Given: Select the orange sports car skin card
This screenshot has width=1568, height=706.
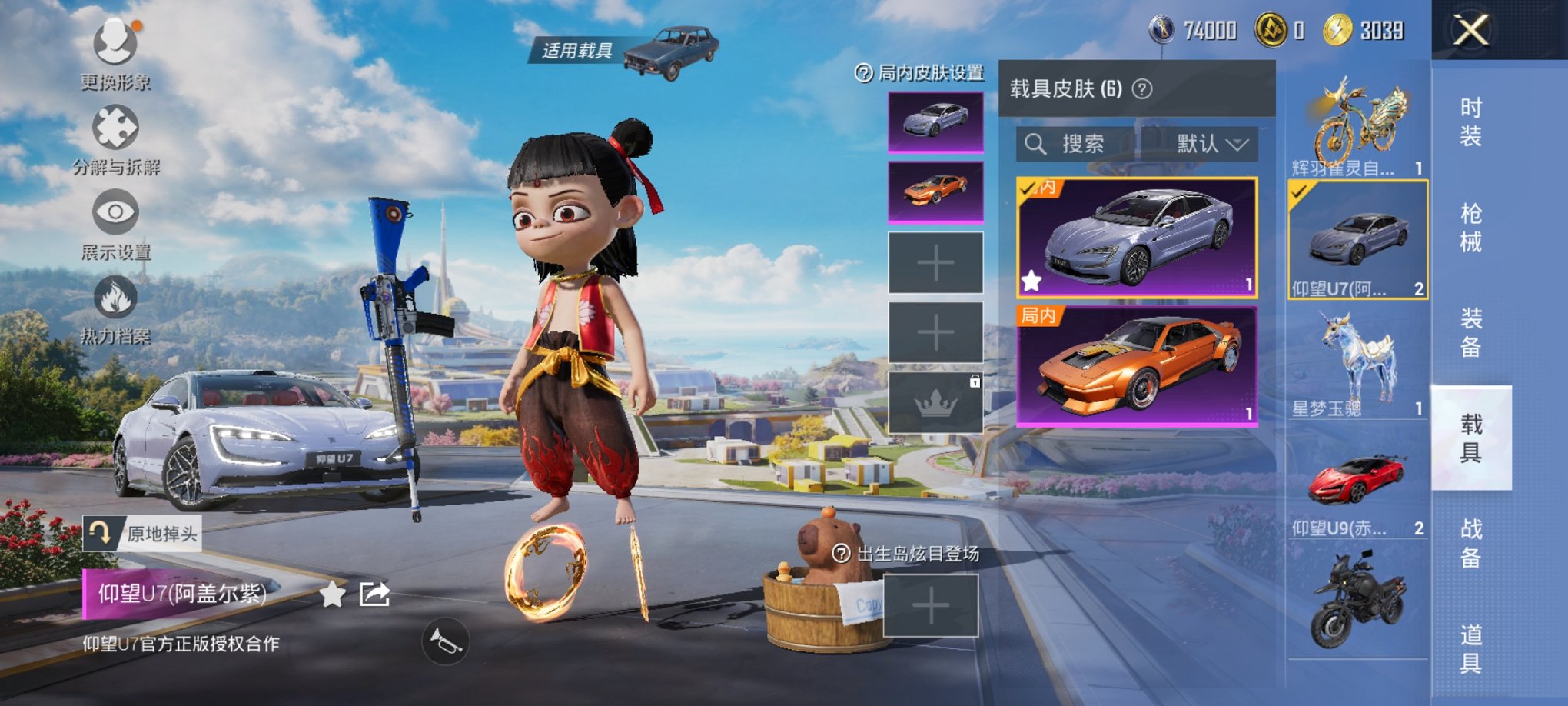Looking at the screenshot, I should click(1136, 366).
